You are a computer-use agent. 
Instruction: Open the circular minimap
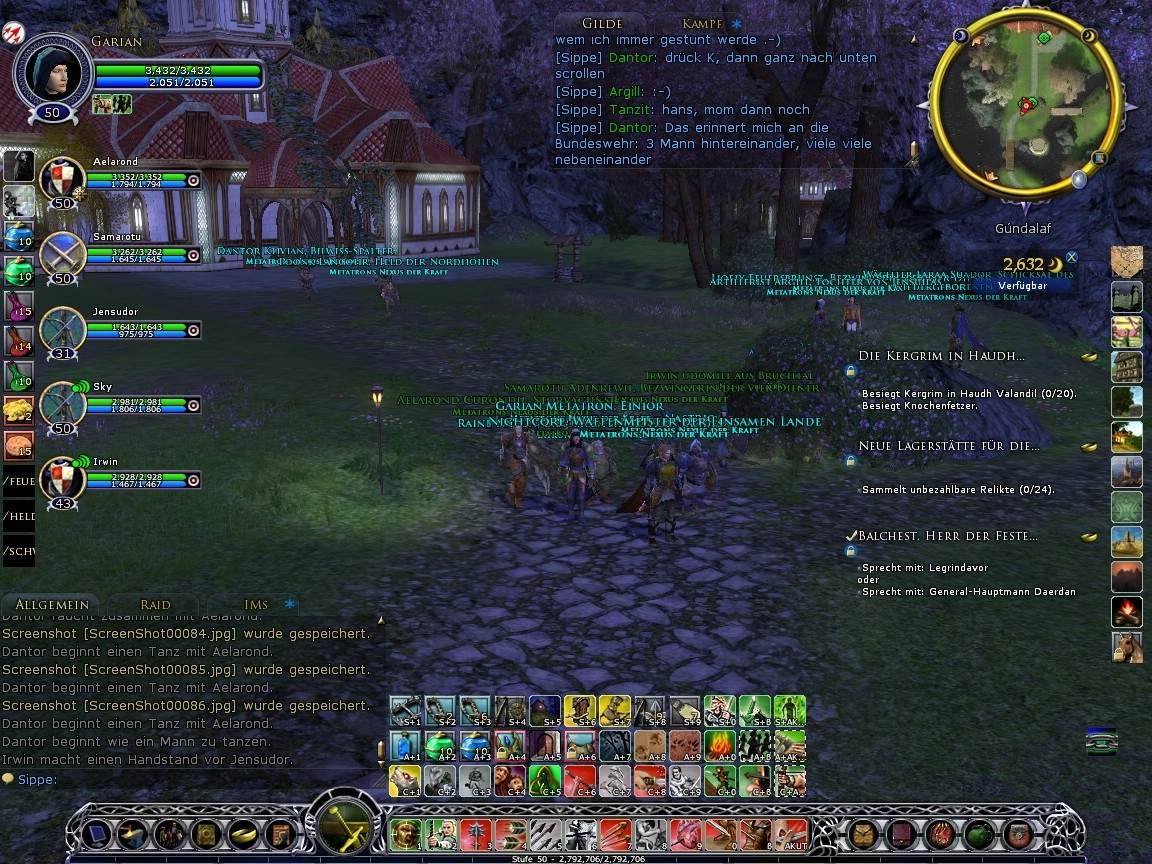[x=1024, y=103]
